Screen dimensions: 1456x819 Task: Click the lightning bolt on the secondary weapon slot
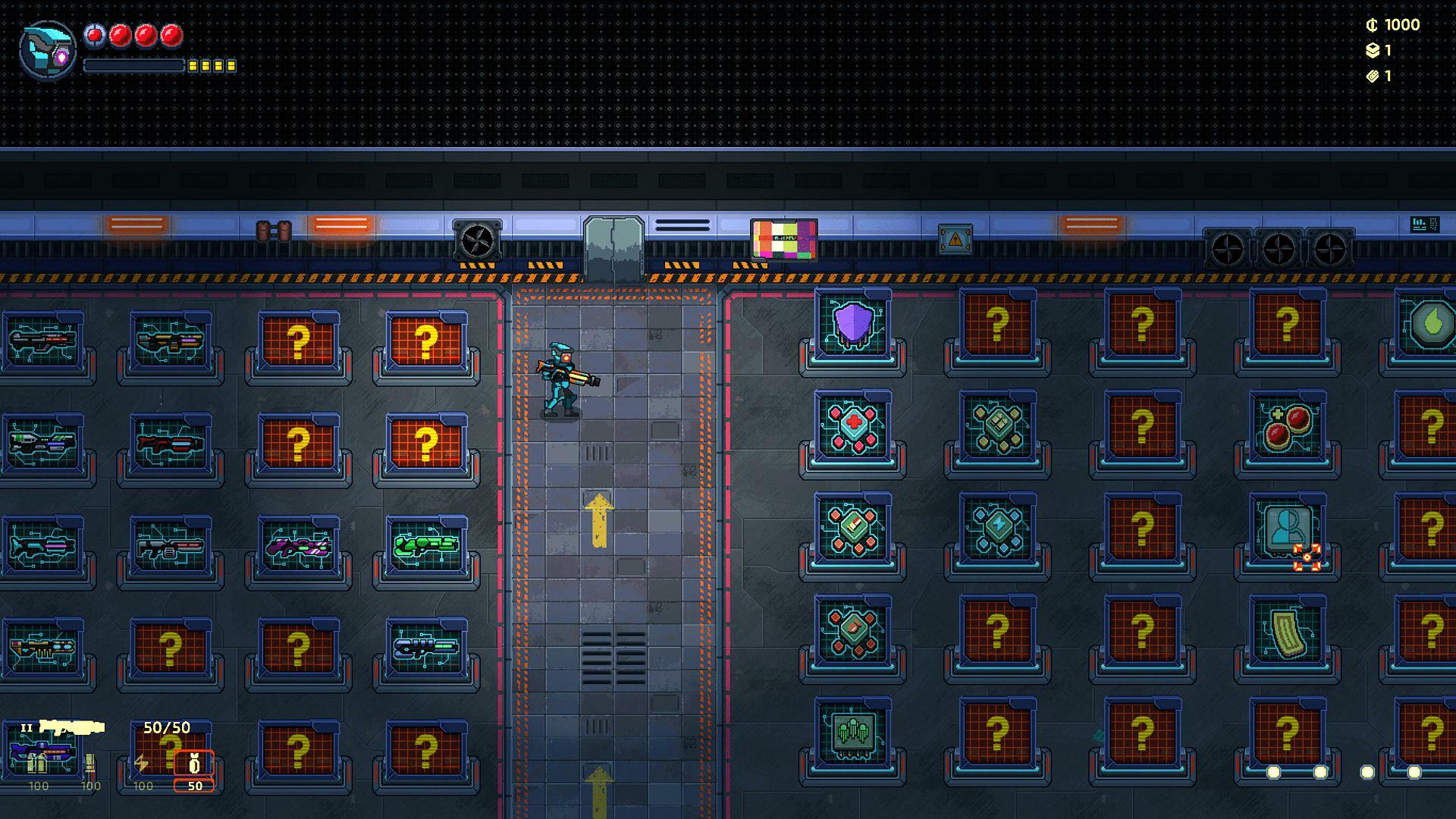coord(142,764)
